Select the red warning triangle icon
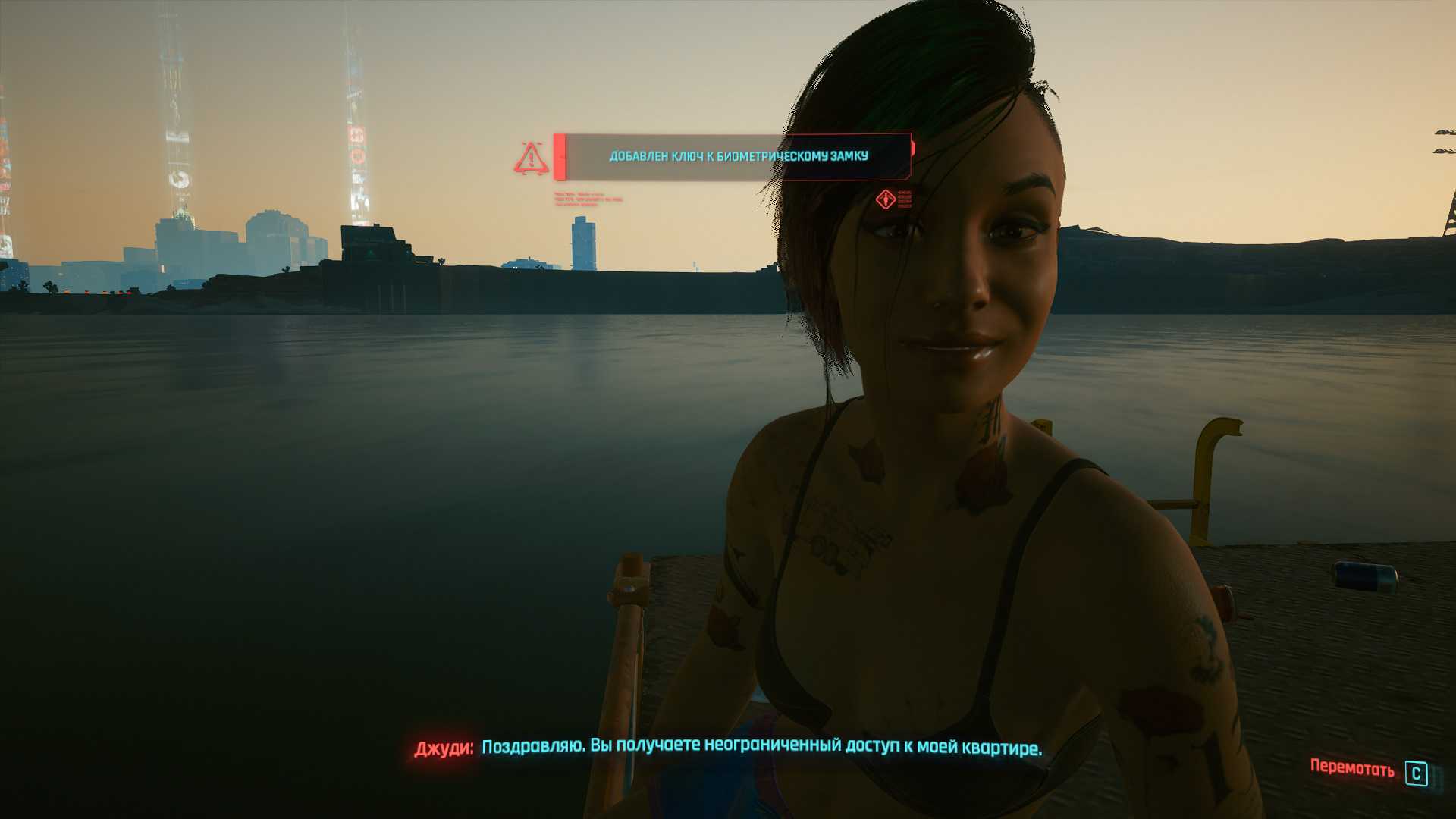Image resolution: width=1456 pixels, height=819 pixels. point(532,158)
